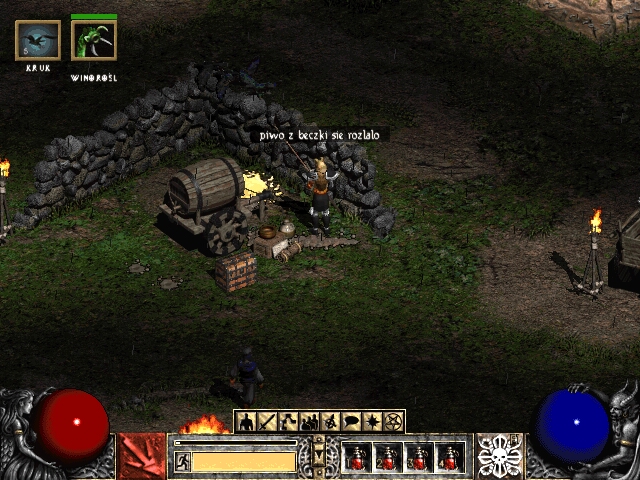The image size is (640, 480).
Task: Use the red potion in belt slot 4
Action: (x=450, y=458)
